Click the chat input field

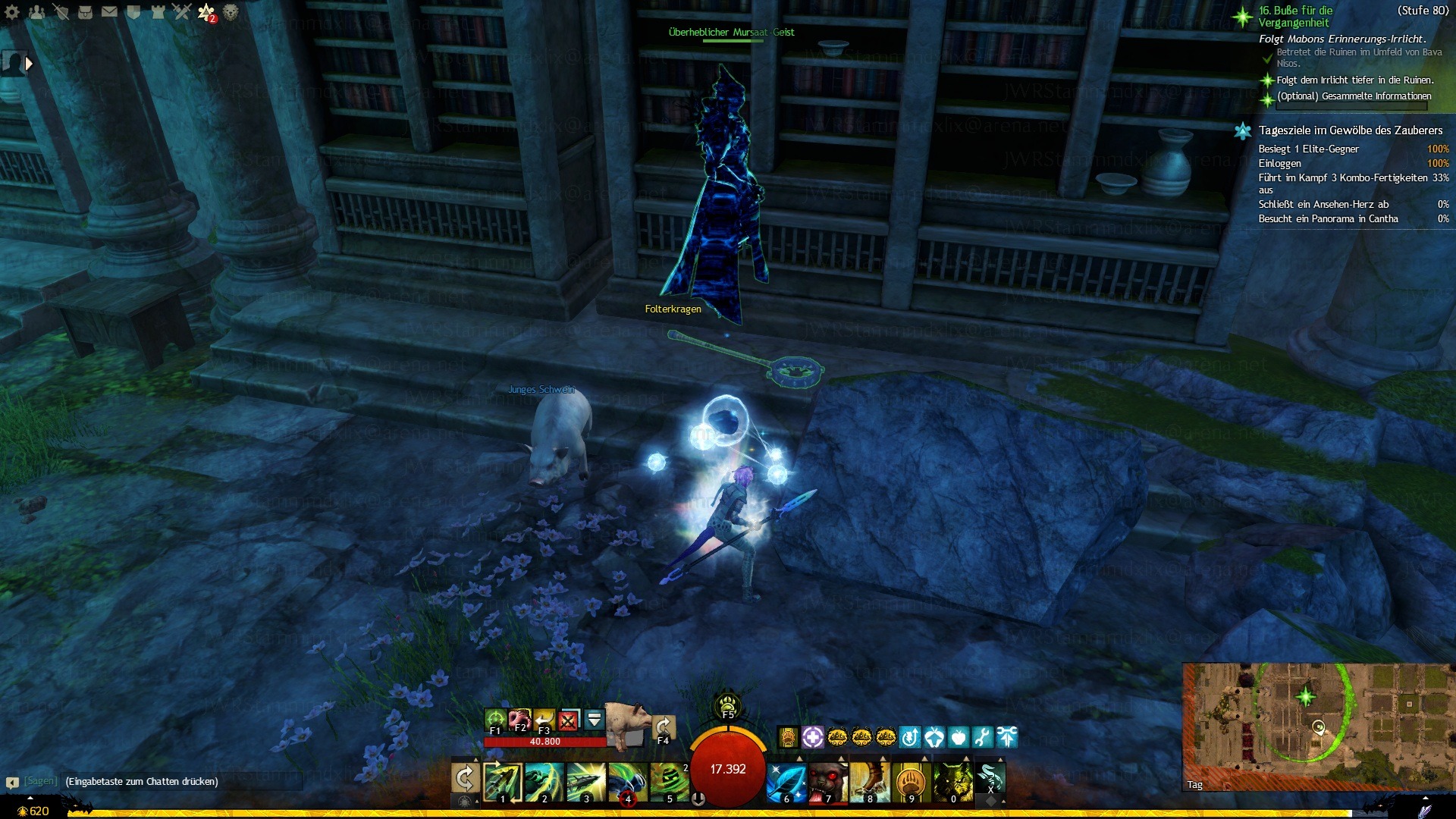[x=182, y=781]
